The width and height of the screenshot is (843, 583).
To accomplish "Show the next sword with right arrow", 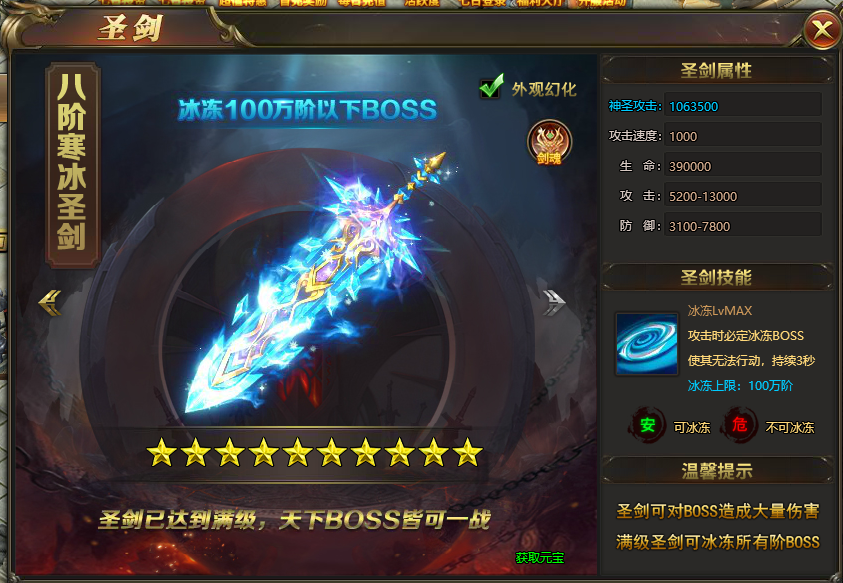I will point(554,302).
